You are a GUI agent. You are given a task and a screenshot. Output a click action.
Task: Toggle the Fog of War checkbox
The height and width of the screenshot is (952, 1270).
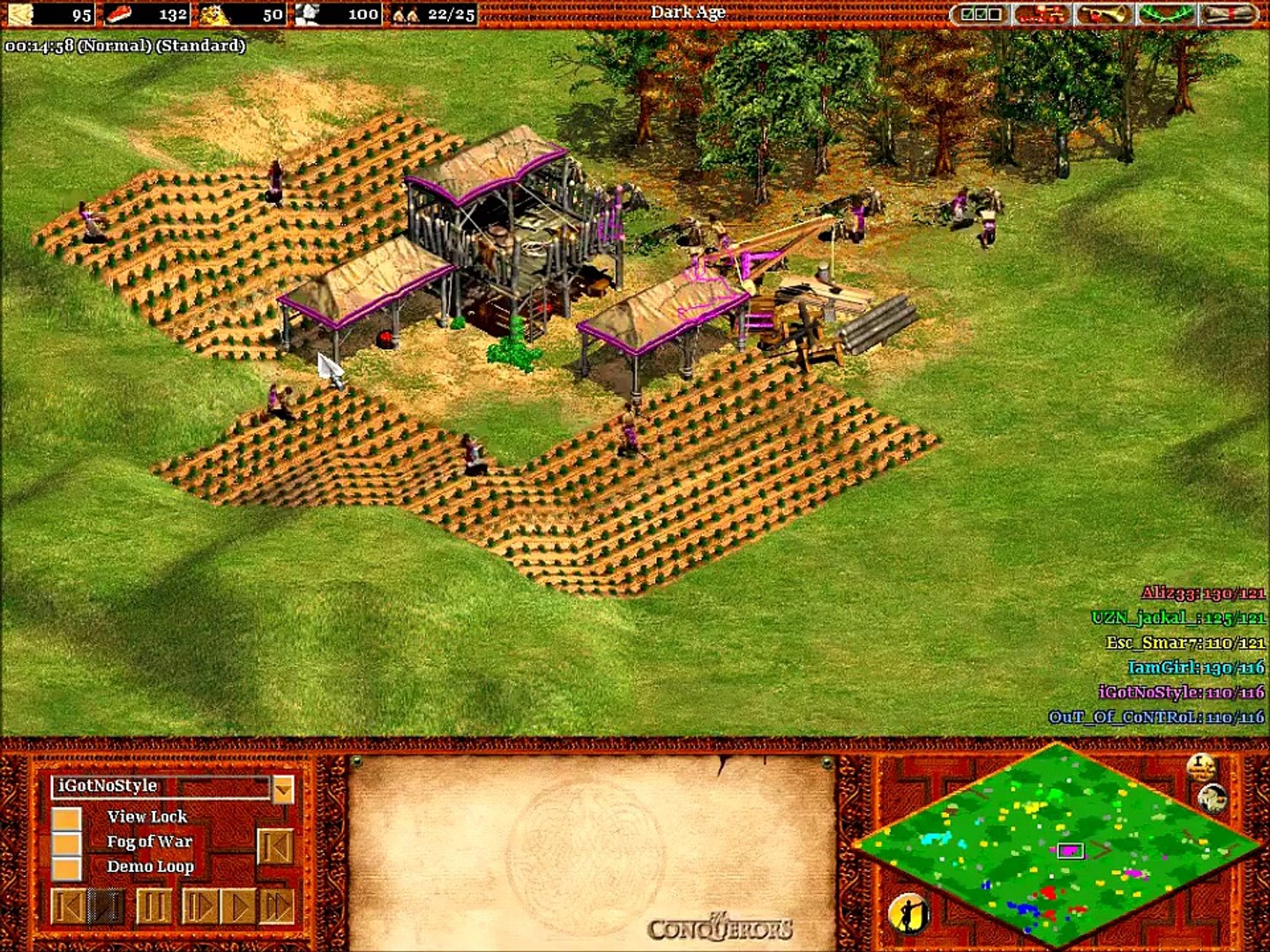(x=66, y=843)
